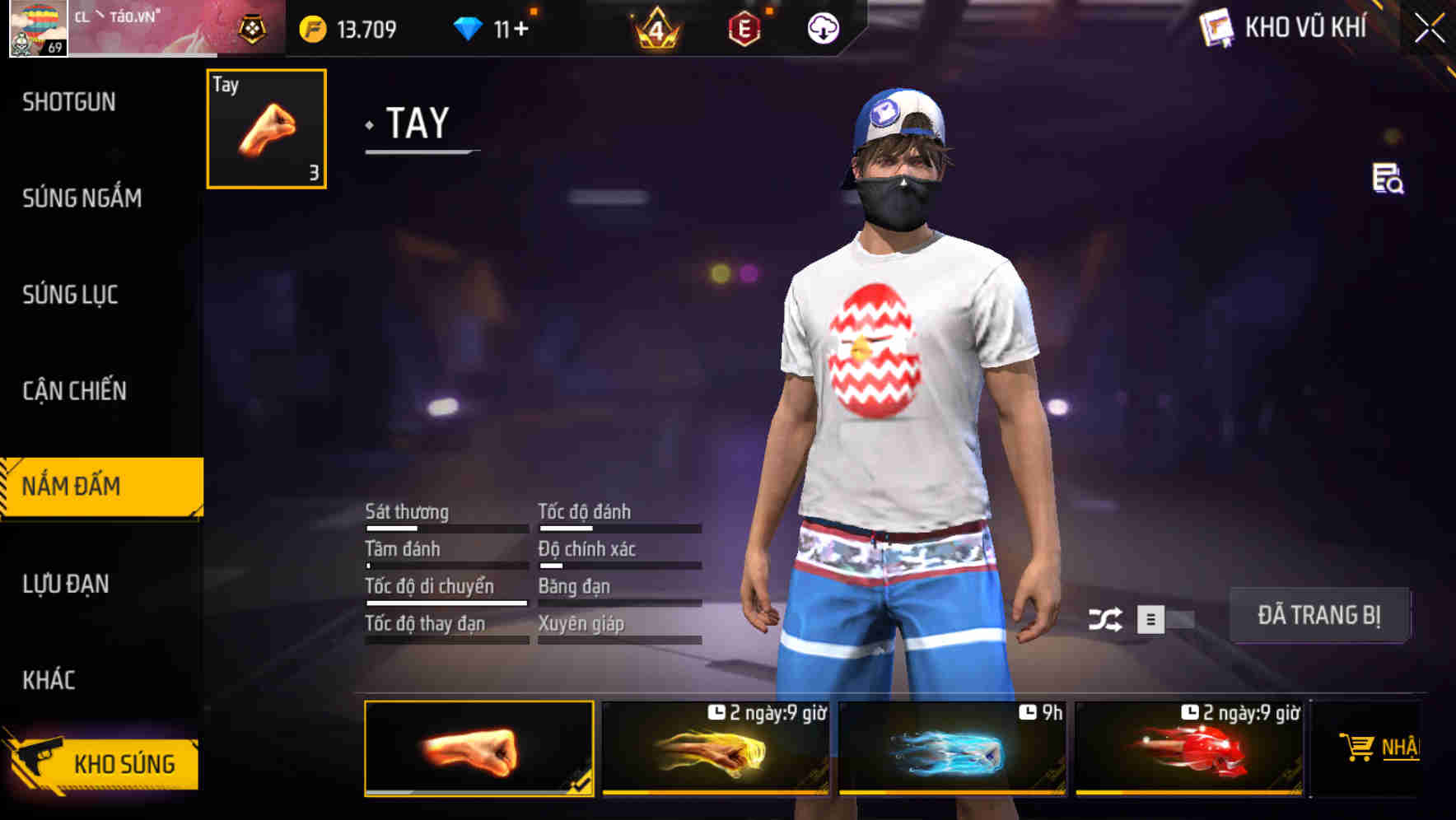Switch to the SÚNG NGẮM category
The height and width of the screenshot is (820, 1456).
(x=81, y=198)
